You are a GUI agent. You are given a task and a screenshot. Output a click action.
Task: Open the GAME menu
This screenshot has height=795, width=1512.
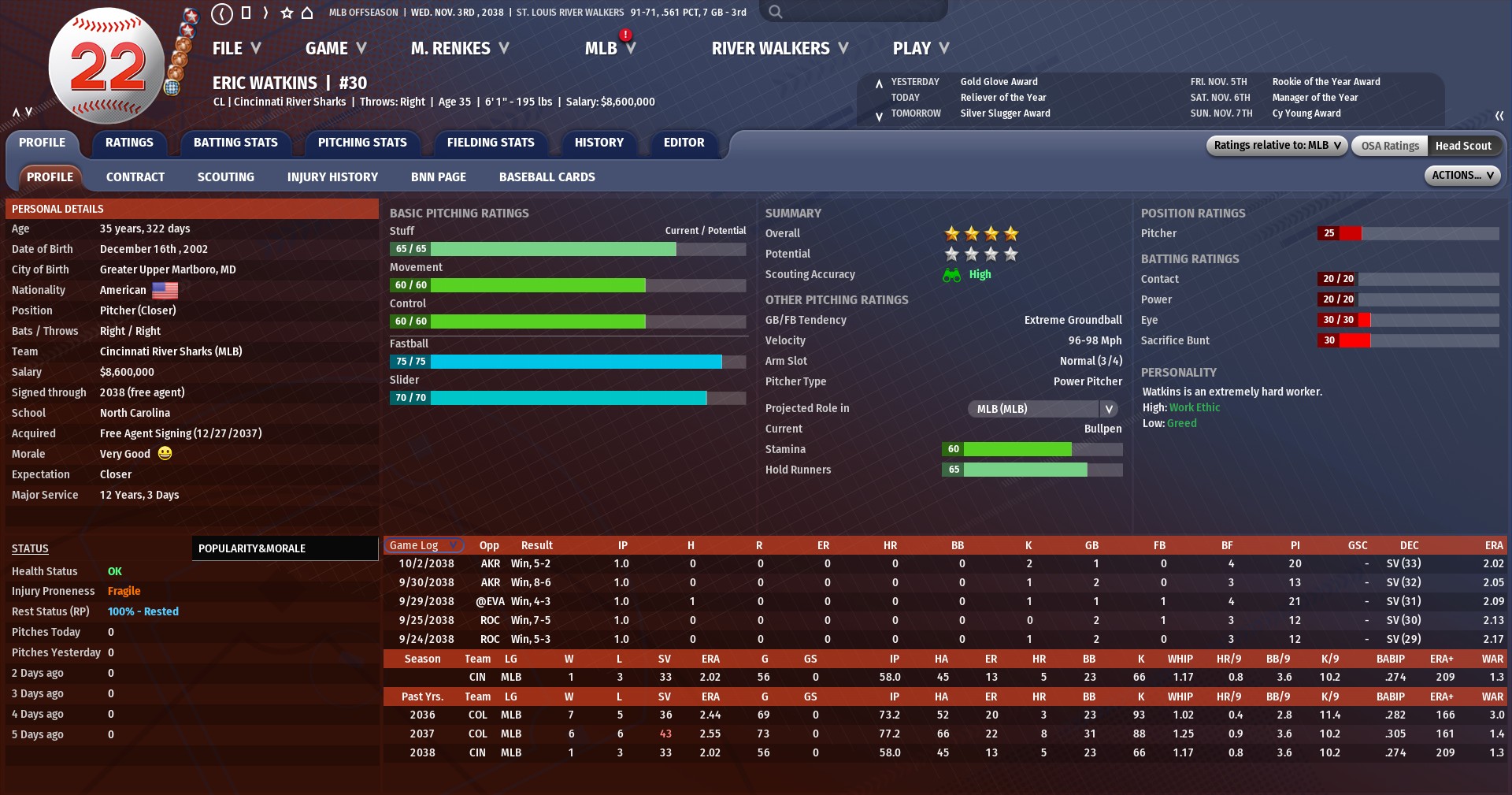tap(335, 49)
